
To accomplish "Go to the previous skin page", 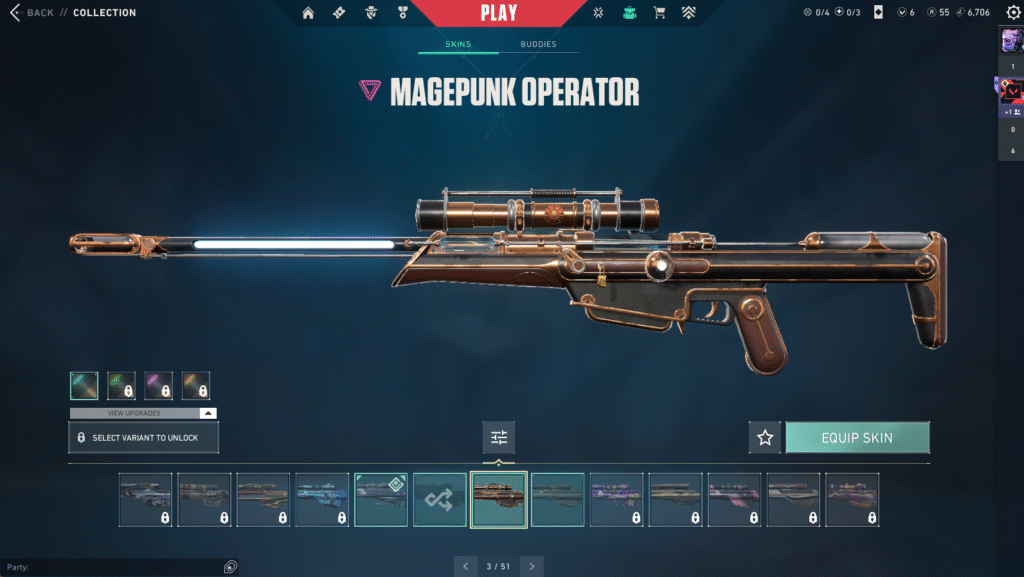I will click(x=465, y=566).
